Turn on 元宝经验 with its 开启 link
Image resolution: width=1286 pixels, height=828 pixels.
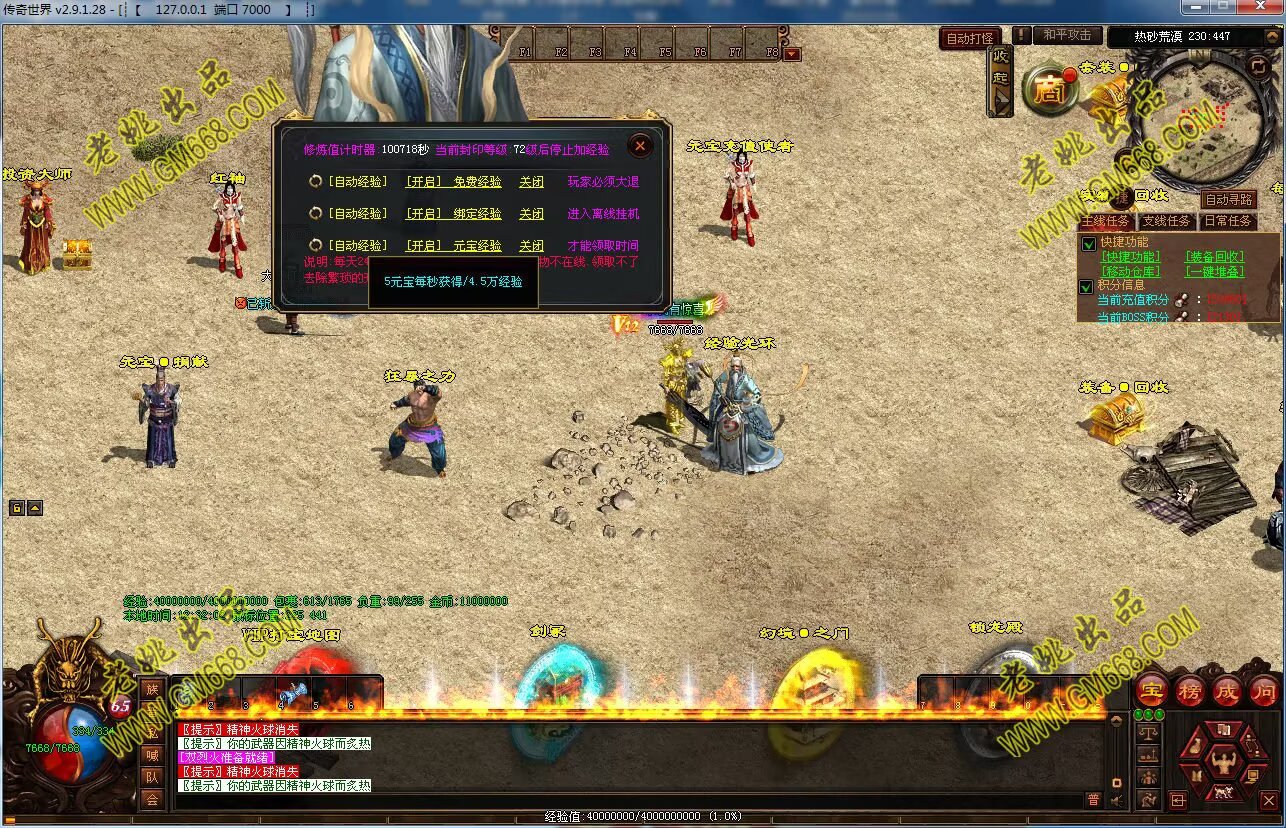(423, 245)
